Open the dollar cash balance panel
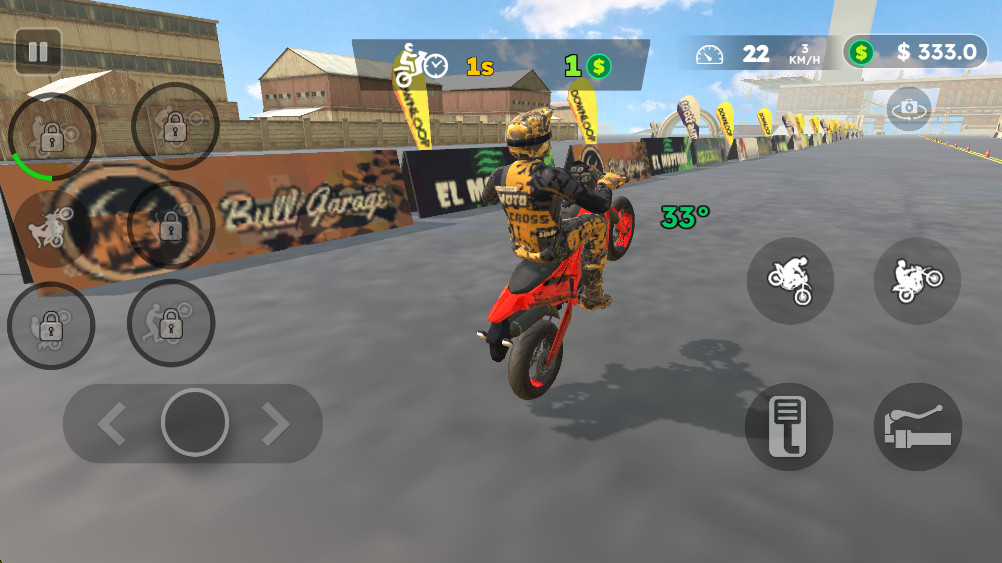The width and height of the screenshot is (1002, 563). coord(915,52)
